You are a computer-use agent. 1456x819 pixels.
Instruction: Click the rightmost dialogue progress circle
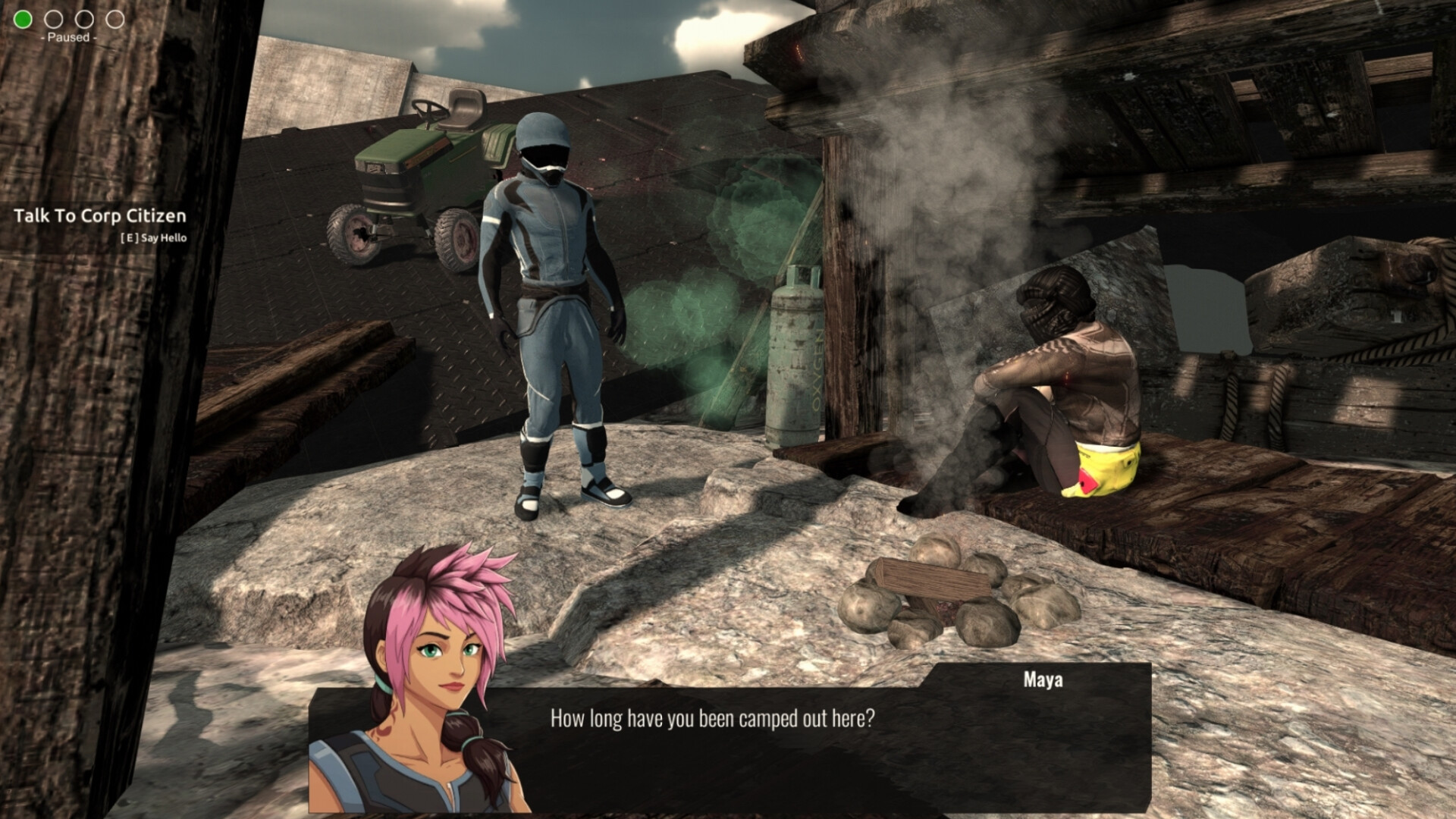pyautogui.click(x=115, y=20)
